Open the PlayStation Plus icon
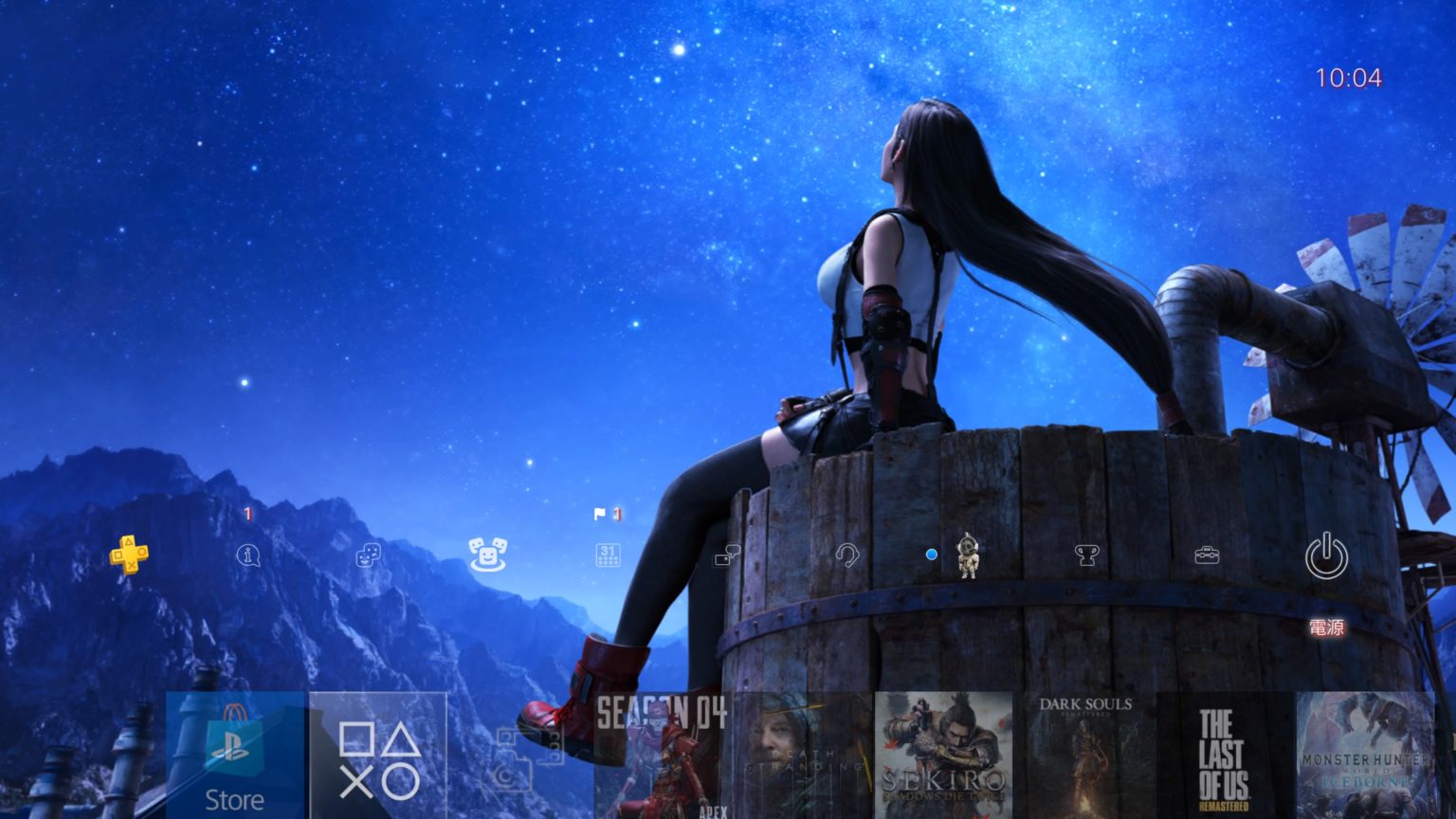Screen dimensions: 1456x819 point(129,555)
